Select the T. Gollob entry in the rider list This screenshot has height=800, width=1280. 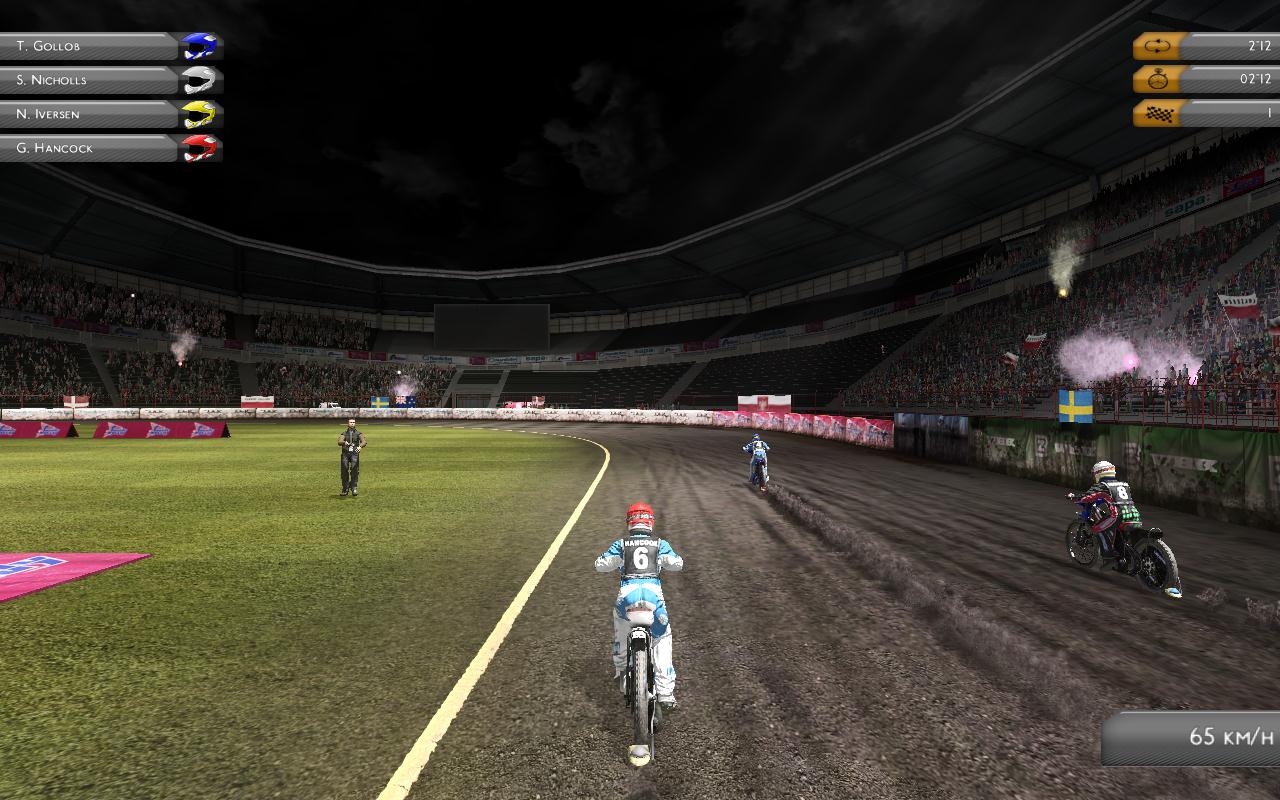90,44
